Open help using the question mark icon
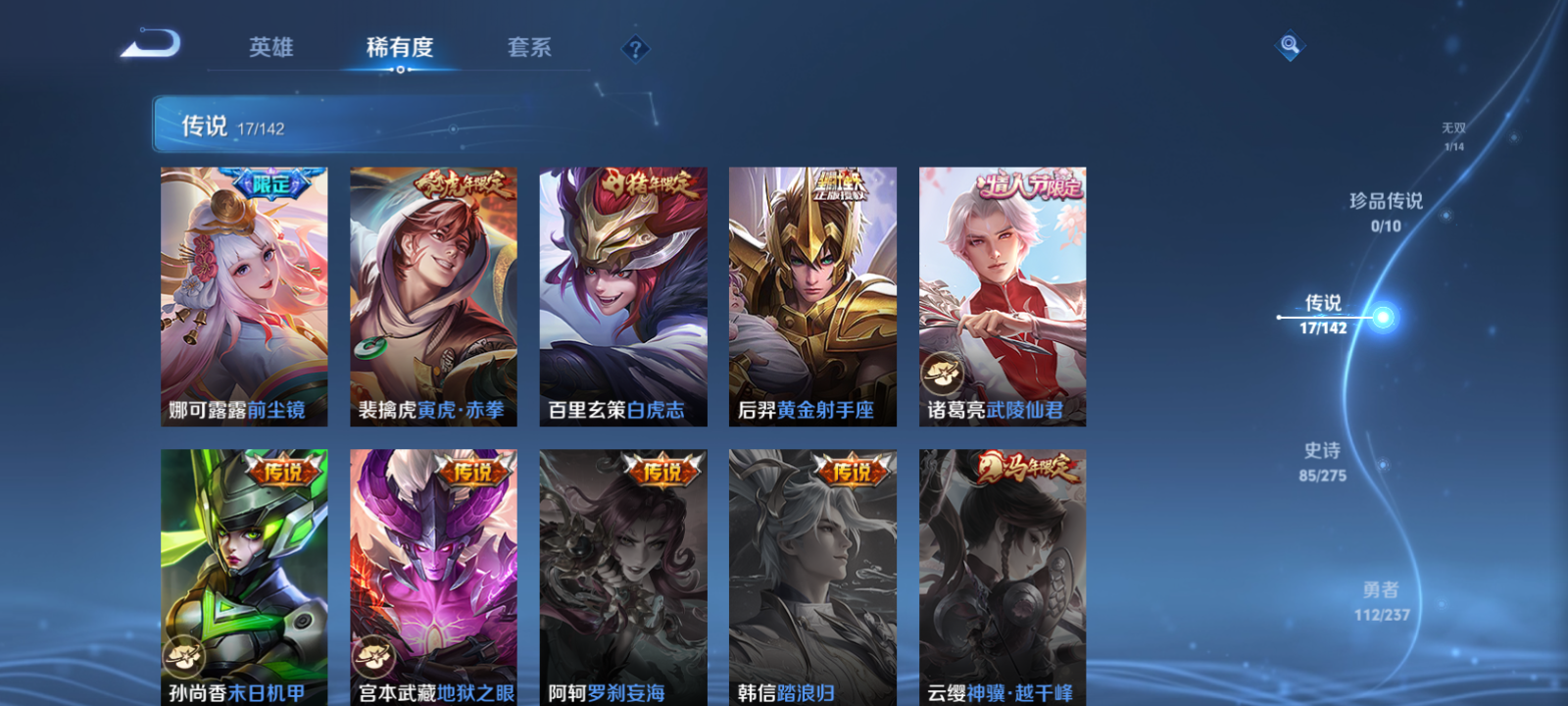 tap(638, 49)
